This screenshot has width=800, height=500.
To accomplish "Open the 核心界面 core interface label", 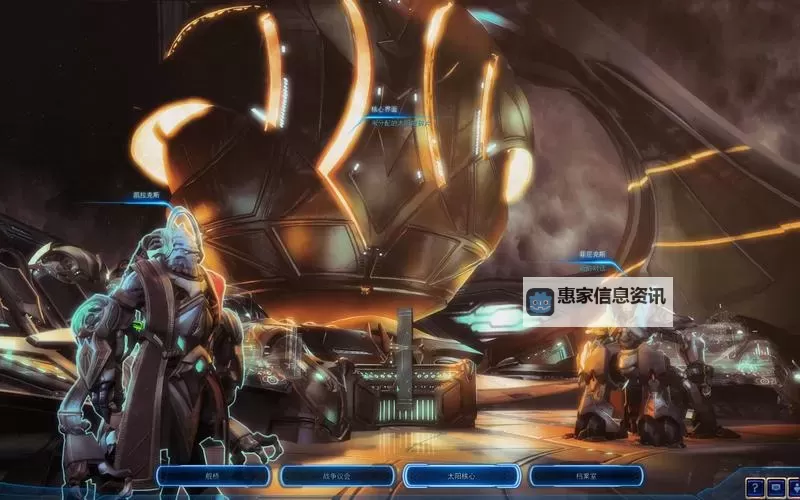I will click(x=385, y=109).
